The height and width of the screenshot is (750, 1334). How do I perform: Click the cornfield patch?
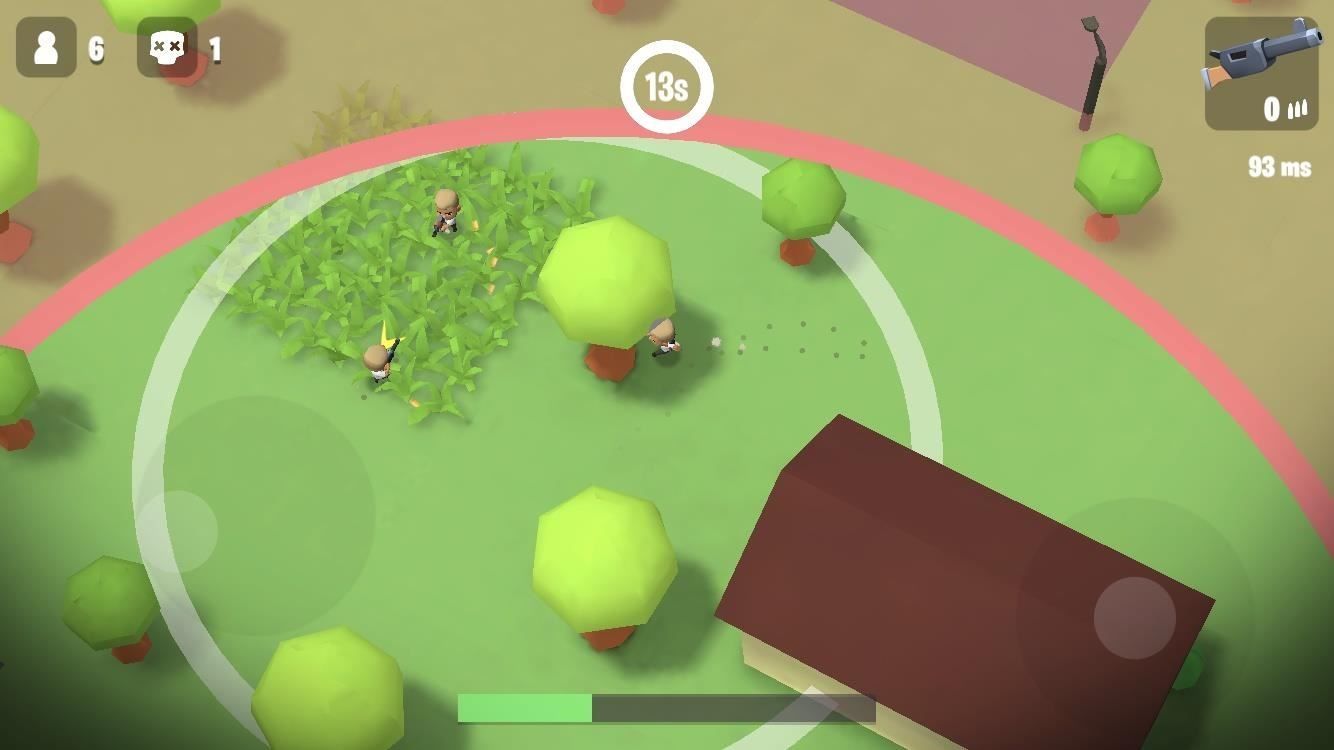pyautogui.click(x=400, y=280)
